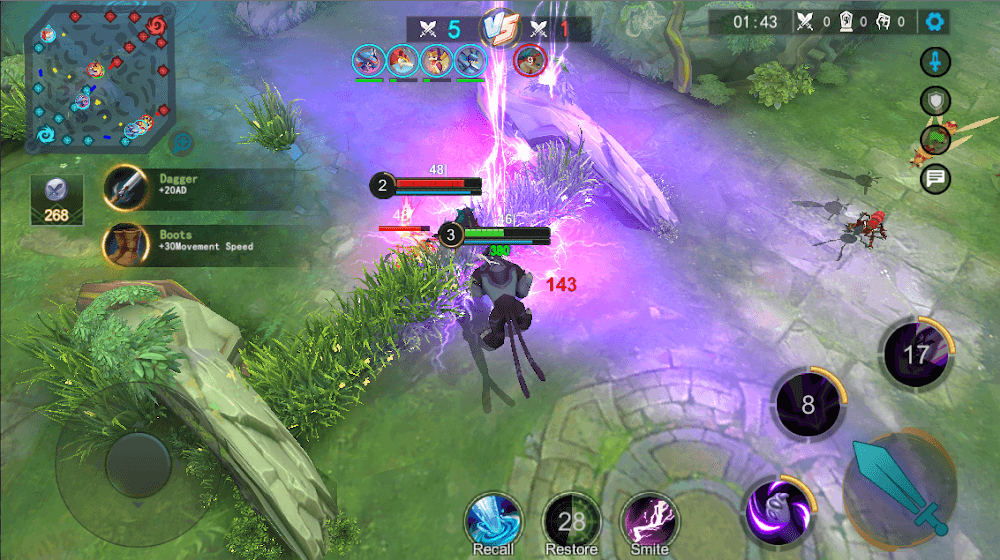
Task: Perform a basic attack with the sword button
Action: click(x=897, y=486)
